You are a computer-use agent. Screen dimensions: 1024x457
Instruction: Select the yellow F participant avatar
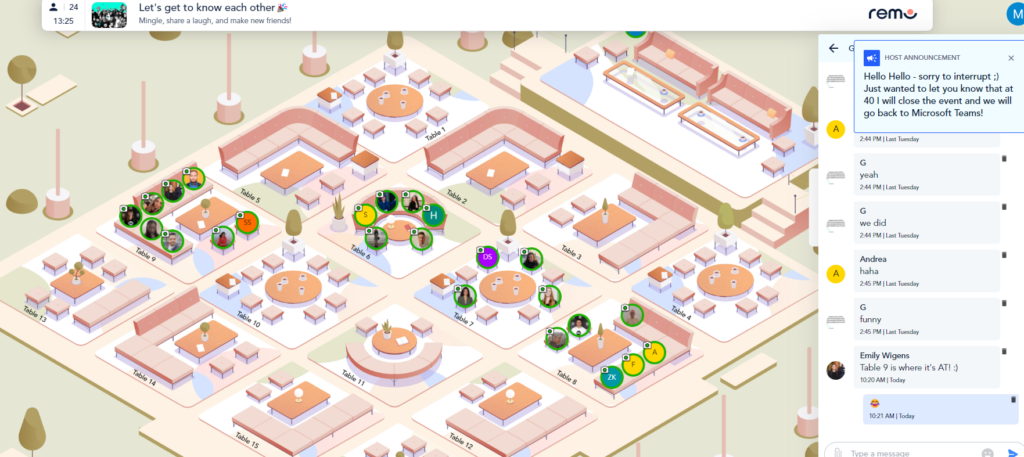coord(632,364)
